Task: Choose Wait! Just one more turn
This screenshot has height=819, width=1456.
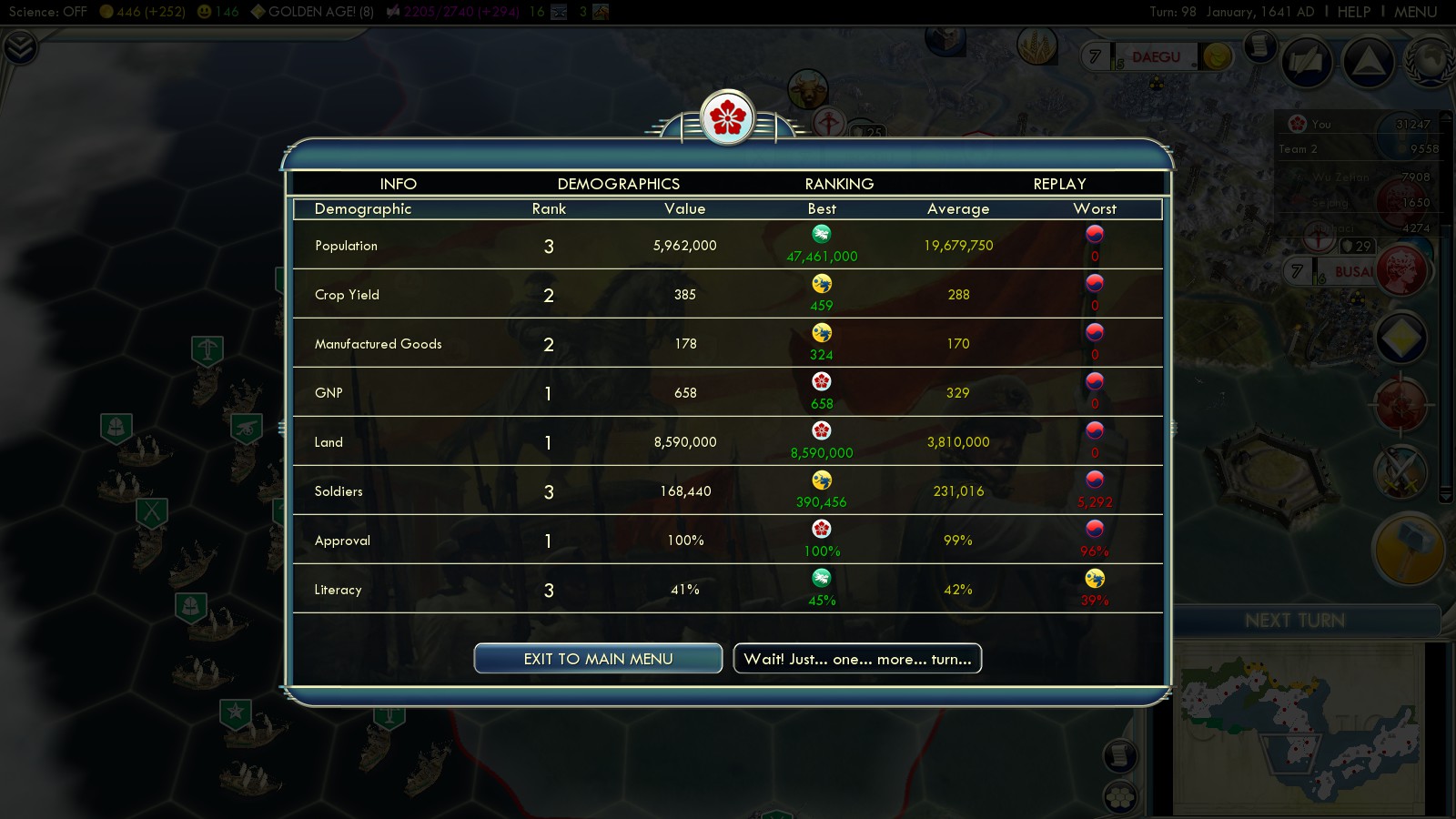Action: tap(857, 659)
